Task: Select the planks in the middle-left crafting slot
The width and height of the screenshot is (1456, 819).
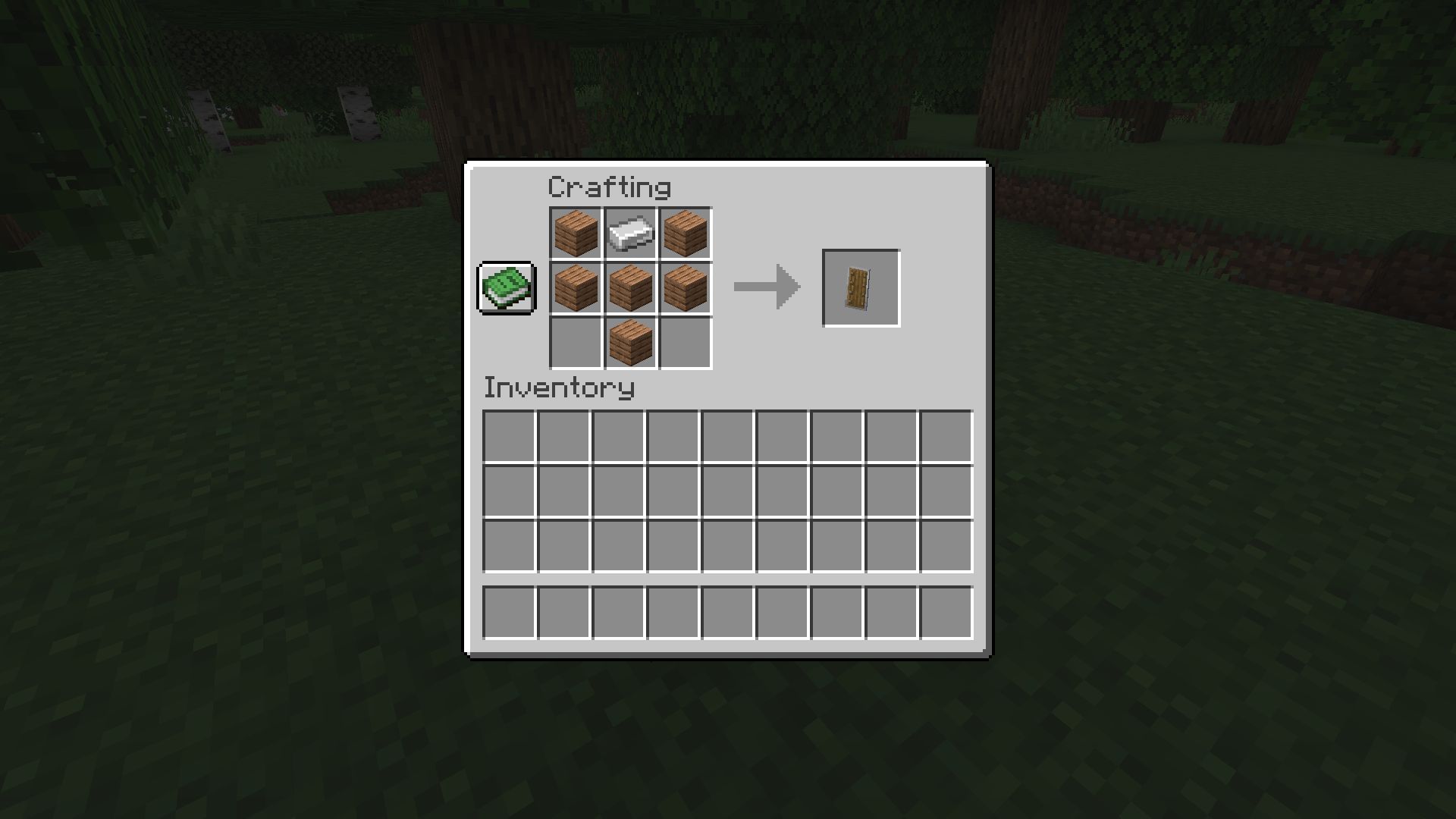Action: (575, 287)
